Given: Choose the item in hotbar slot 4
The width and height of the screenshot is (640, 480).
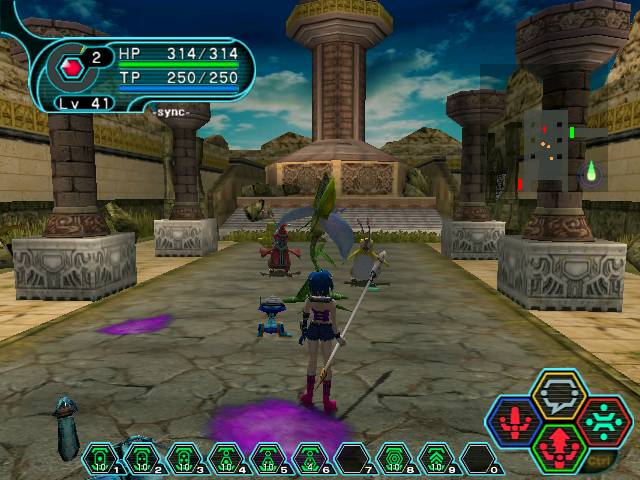Looking at the screenshot, I should 226,459.
